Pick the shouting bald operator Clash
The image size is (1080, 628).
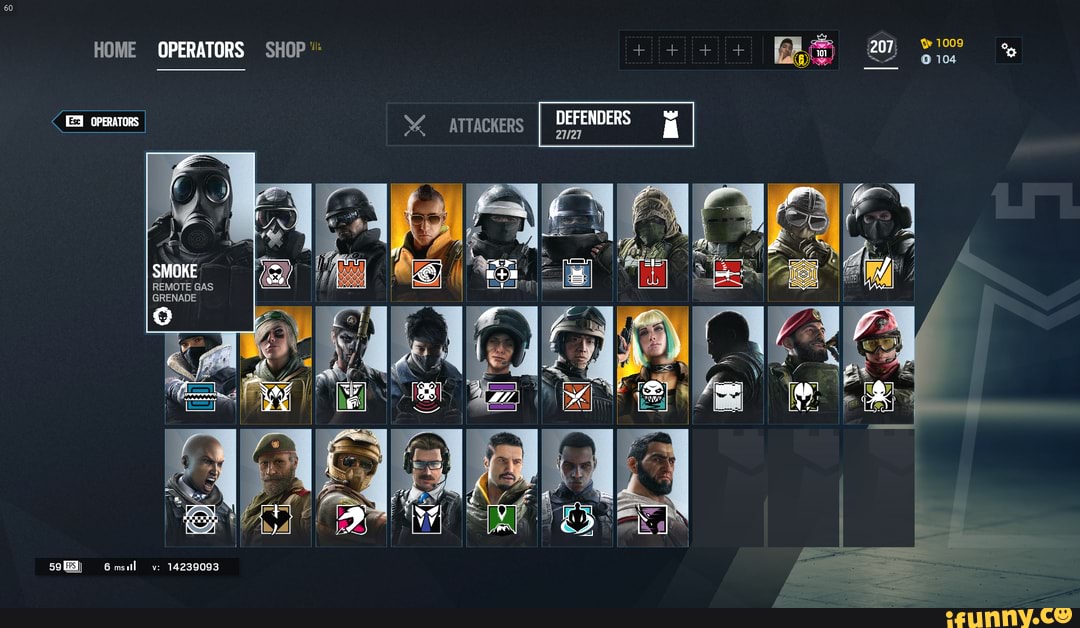(x=201, y=488)
